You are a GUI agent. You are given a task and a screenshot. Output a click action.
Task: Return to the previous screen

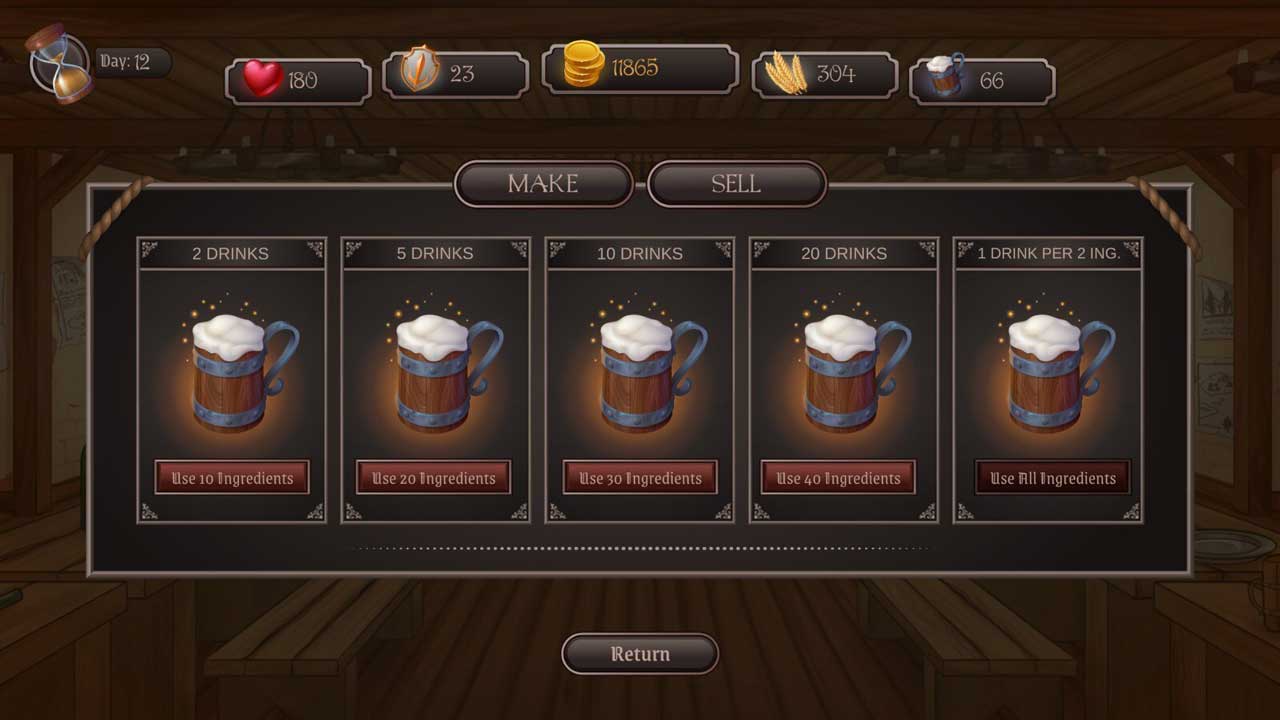coord(640,654)
